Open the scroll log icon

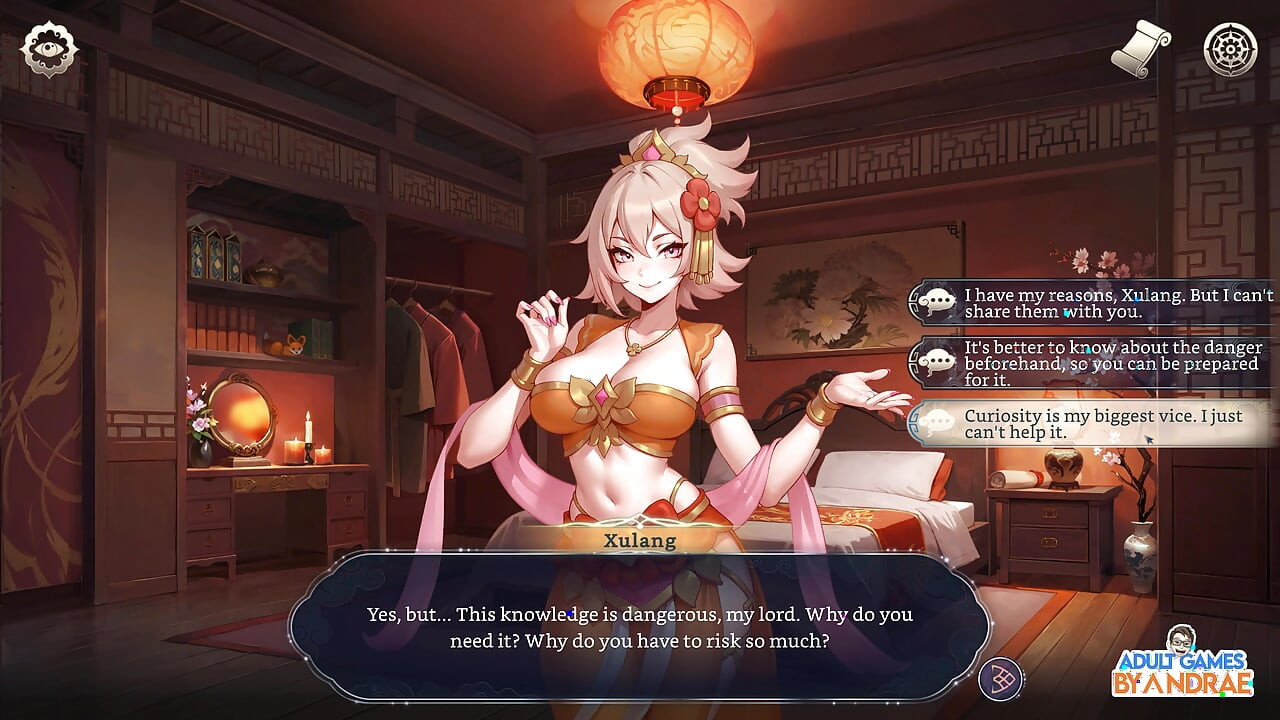click(x=1142, y=48)
